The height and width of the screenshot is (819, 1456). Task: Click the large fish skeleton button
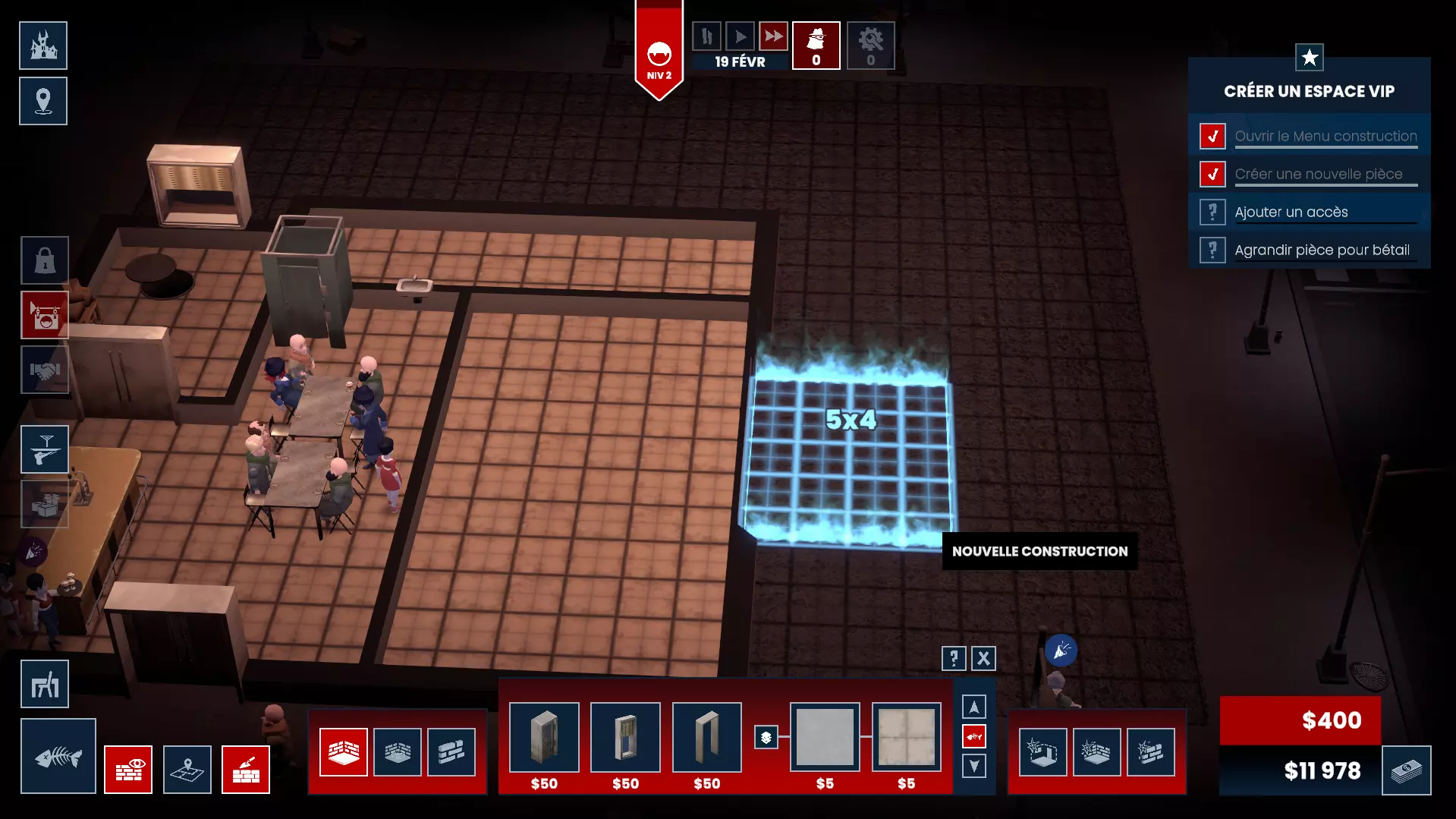tap(58, 756)
